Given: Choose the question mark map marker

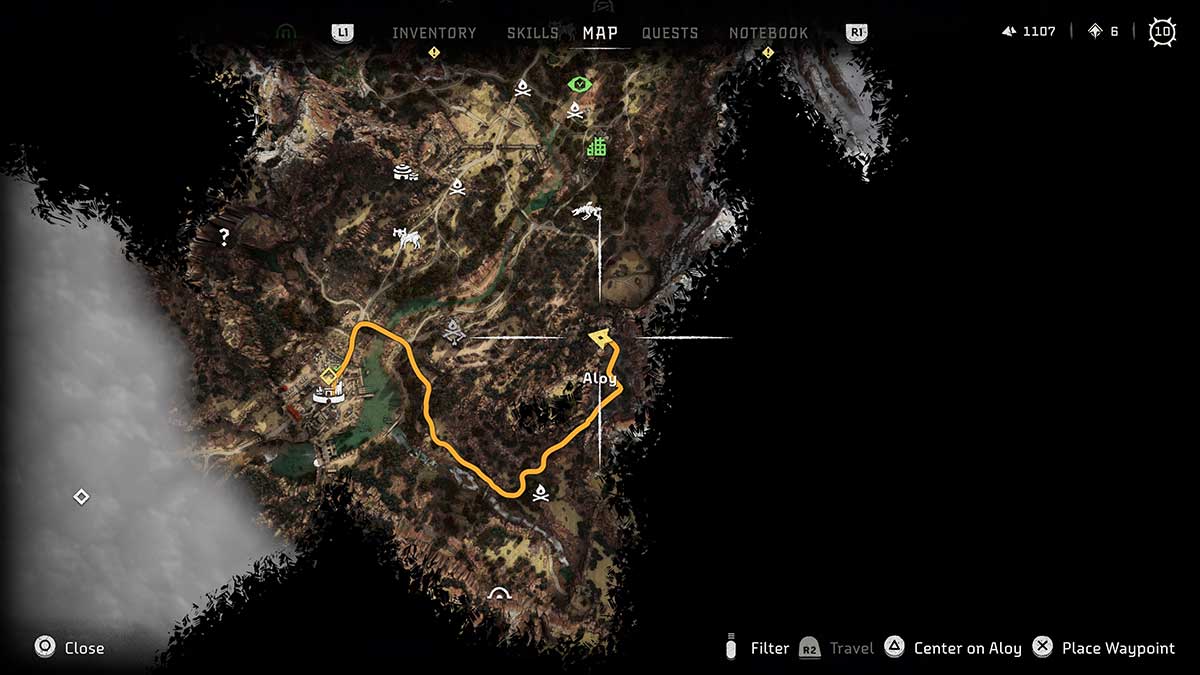Looking at the screenshot, I should (225, 237).
